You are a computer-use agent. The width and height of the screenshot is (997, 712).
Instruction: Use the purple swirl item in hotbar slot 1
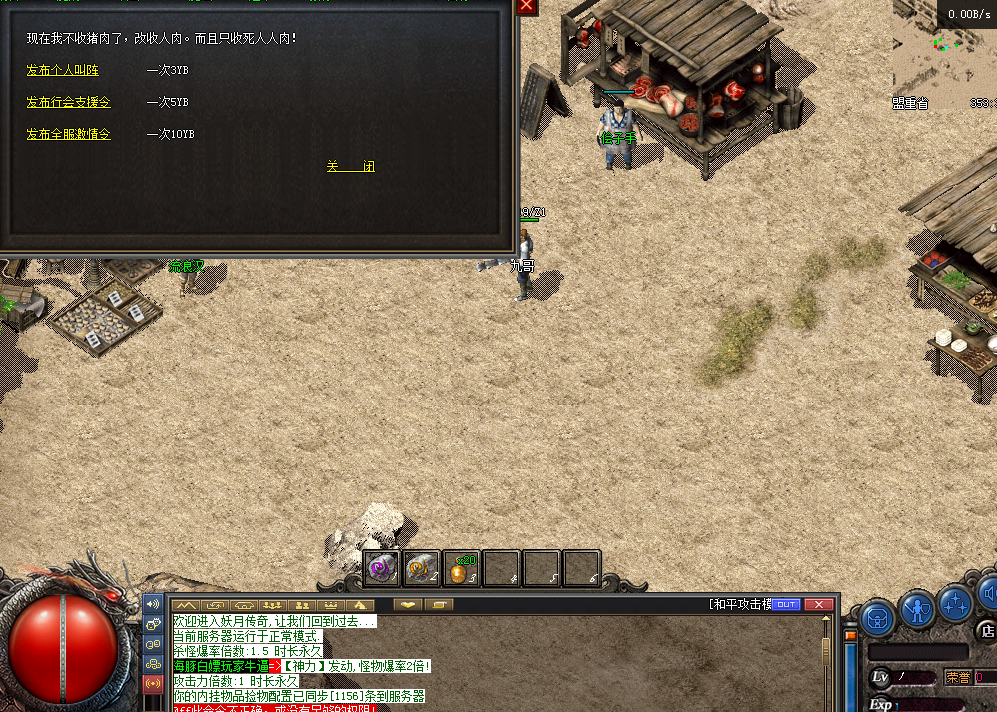[381, 568]
